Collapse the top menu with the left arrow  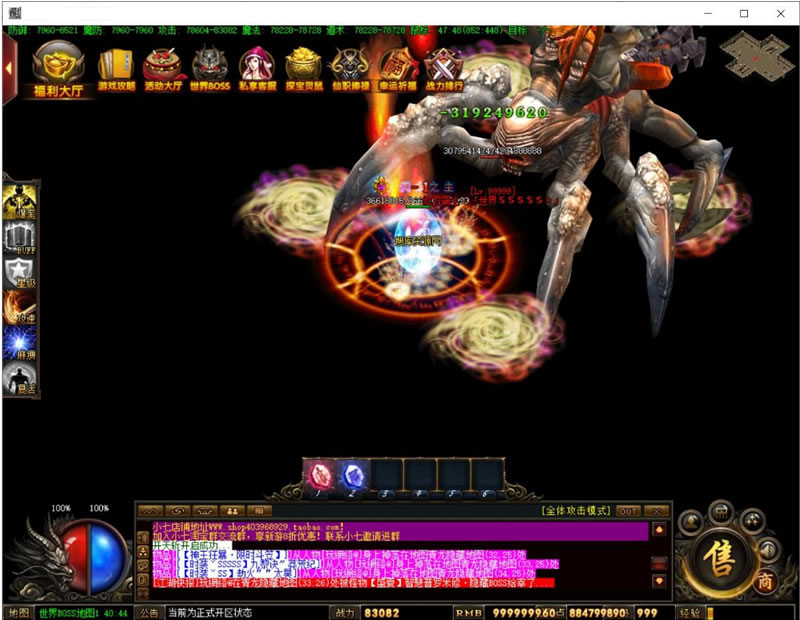9,68
